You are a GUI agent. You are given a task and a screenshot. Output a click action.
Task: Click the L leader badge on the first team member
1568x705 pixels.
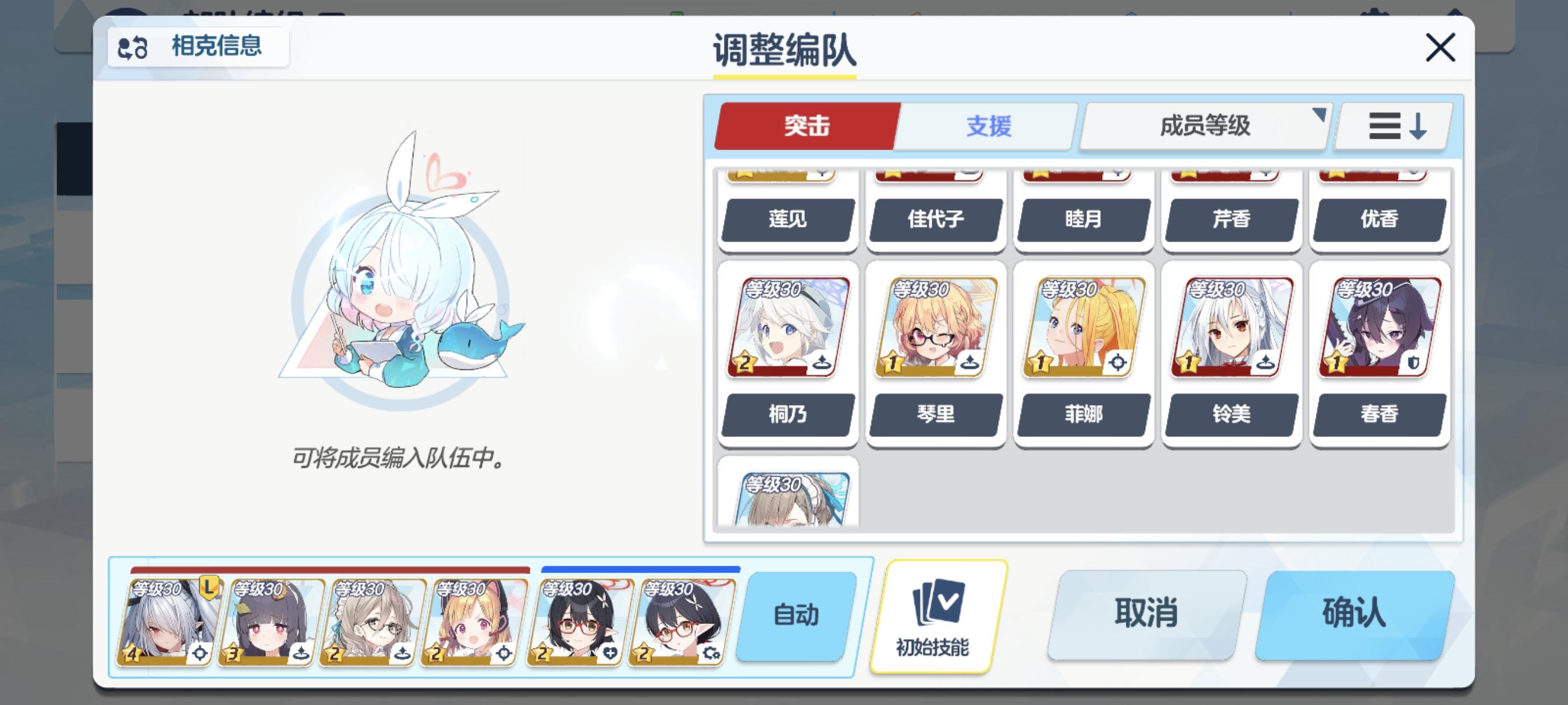pos(209,588)
